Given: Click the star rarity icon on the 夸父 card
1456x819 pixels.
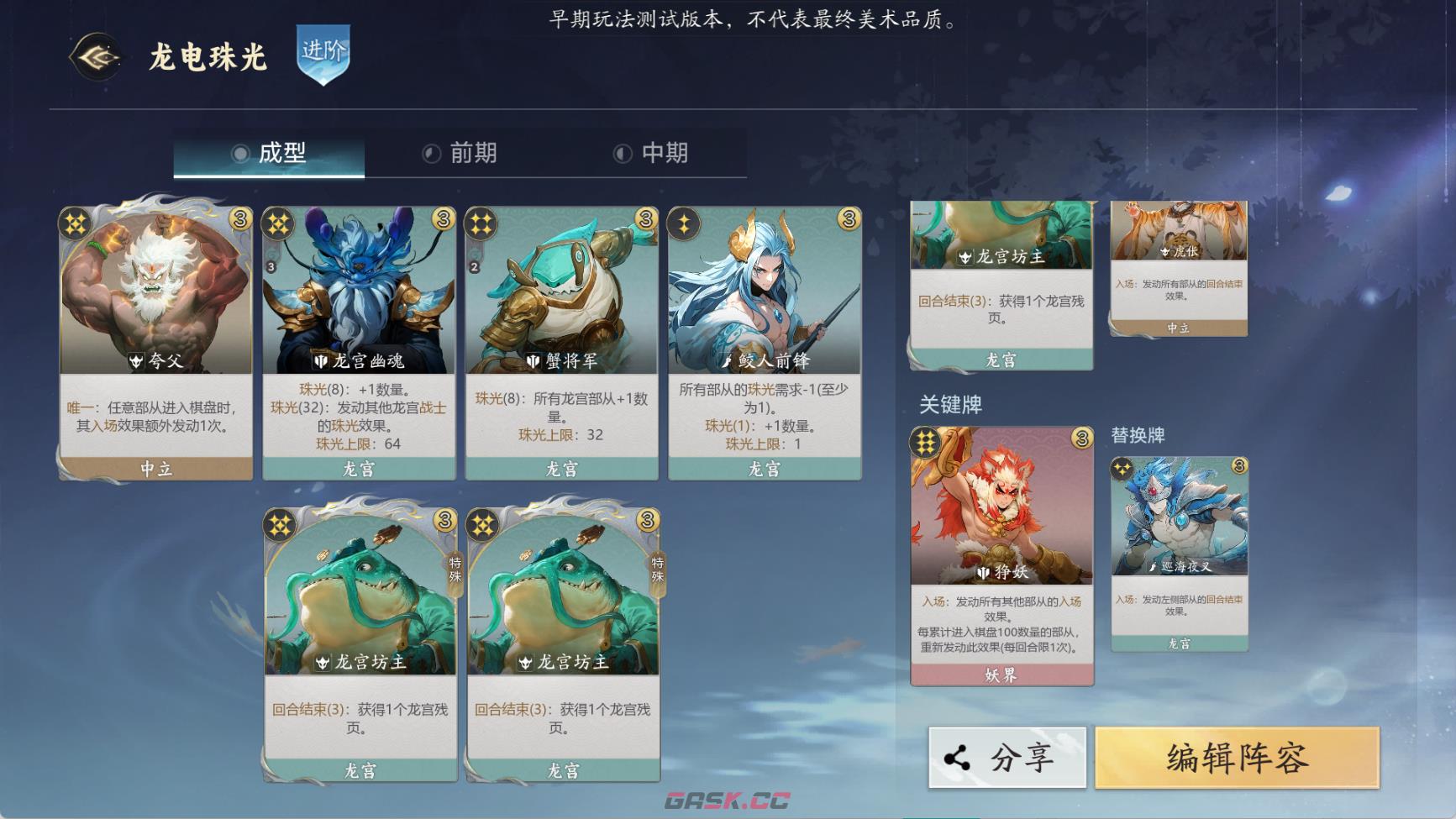Looking at the screenshot, I should click(75, 223).
